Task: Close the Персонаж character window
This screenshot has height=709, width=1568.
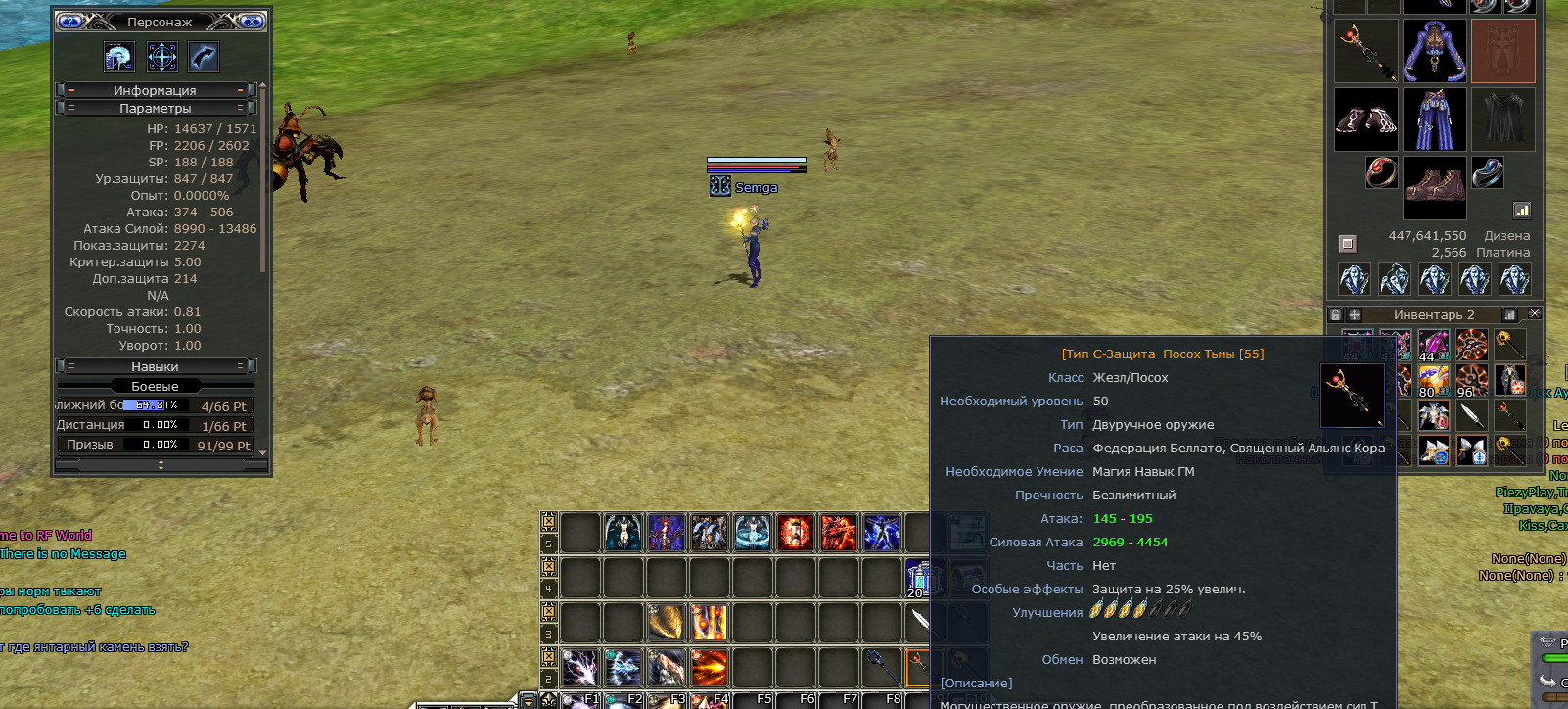Action: 252,21
